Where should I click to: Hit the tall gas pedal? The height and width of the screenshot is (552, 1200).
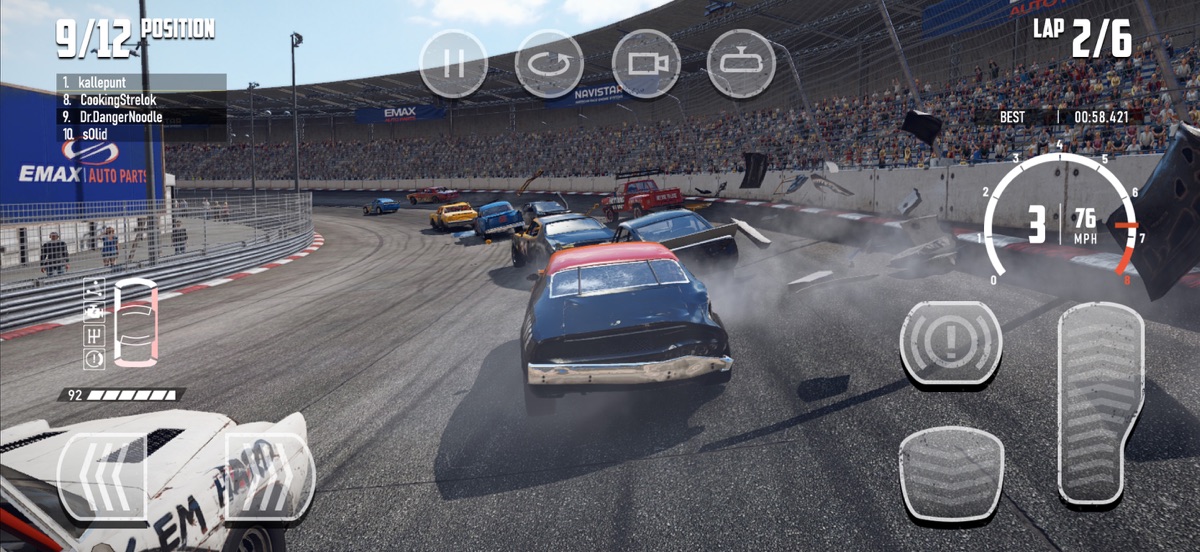coord(1100,402)
